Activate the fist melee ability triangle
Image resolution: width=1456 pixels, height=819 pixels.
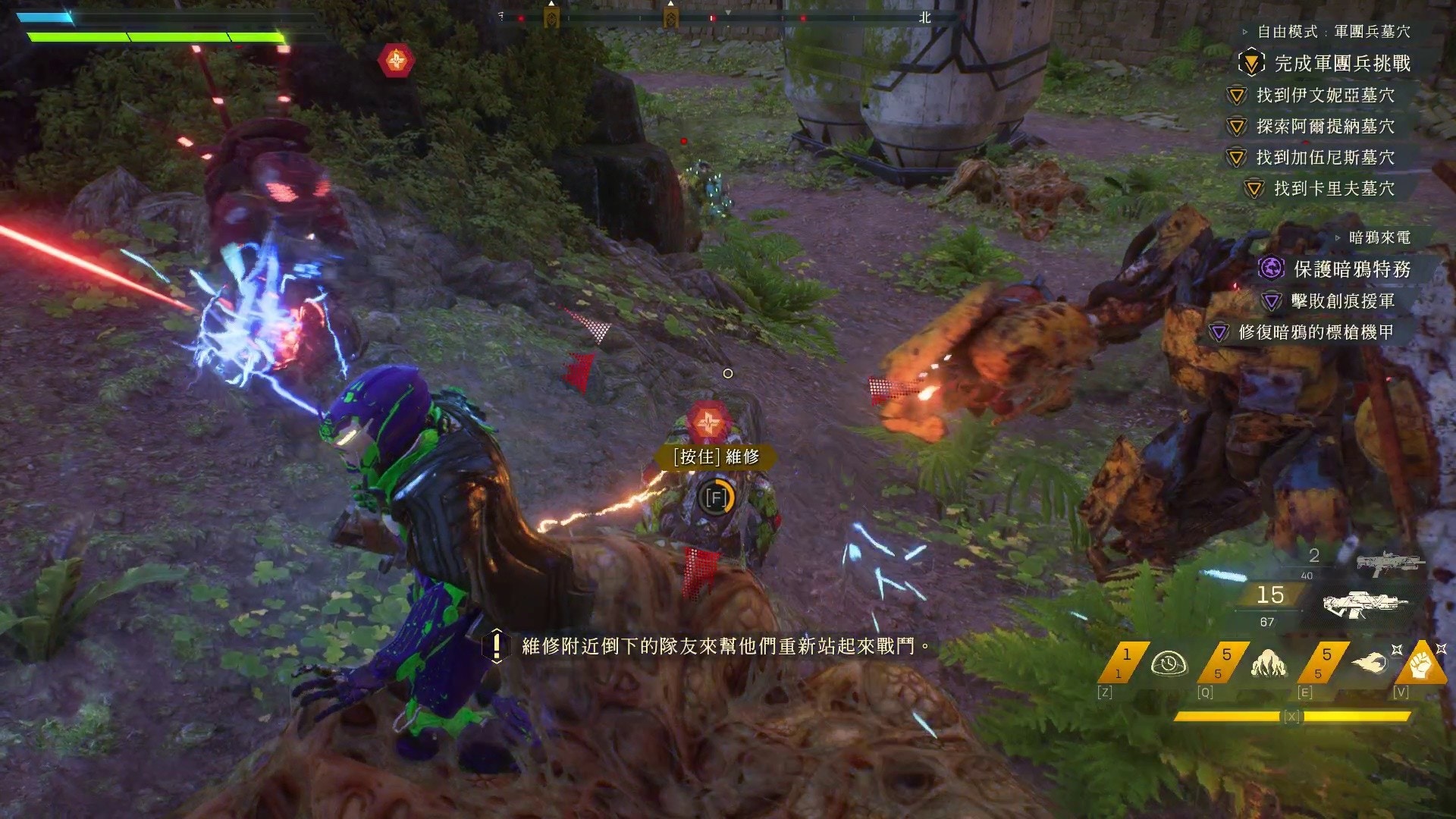(1421, 665)
